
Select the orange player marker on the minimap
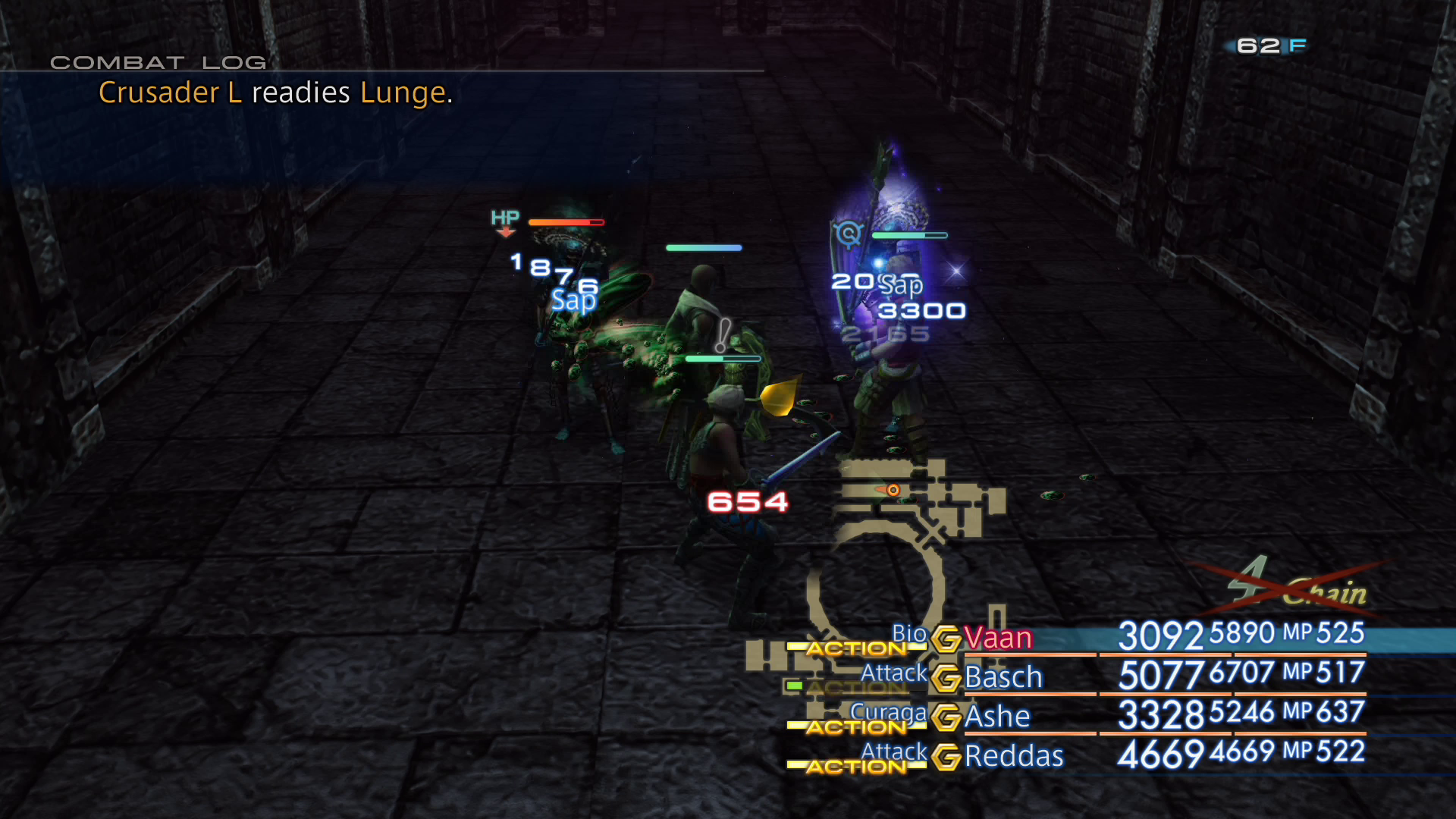pyautogui.click(x=893, y=490)
